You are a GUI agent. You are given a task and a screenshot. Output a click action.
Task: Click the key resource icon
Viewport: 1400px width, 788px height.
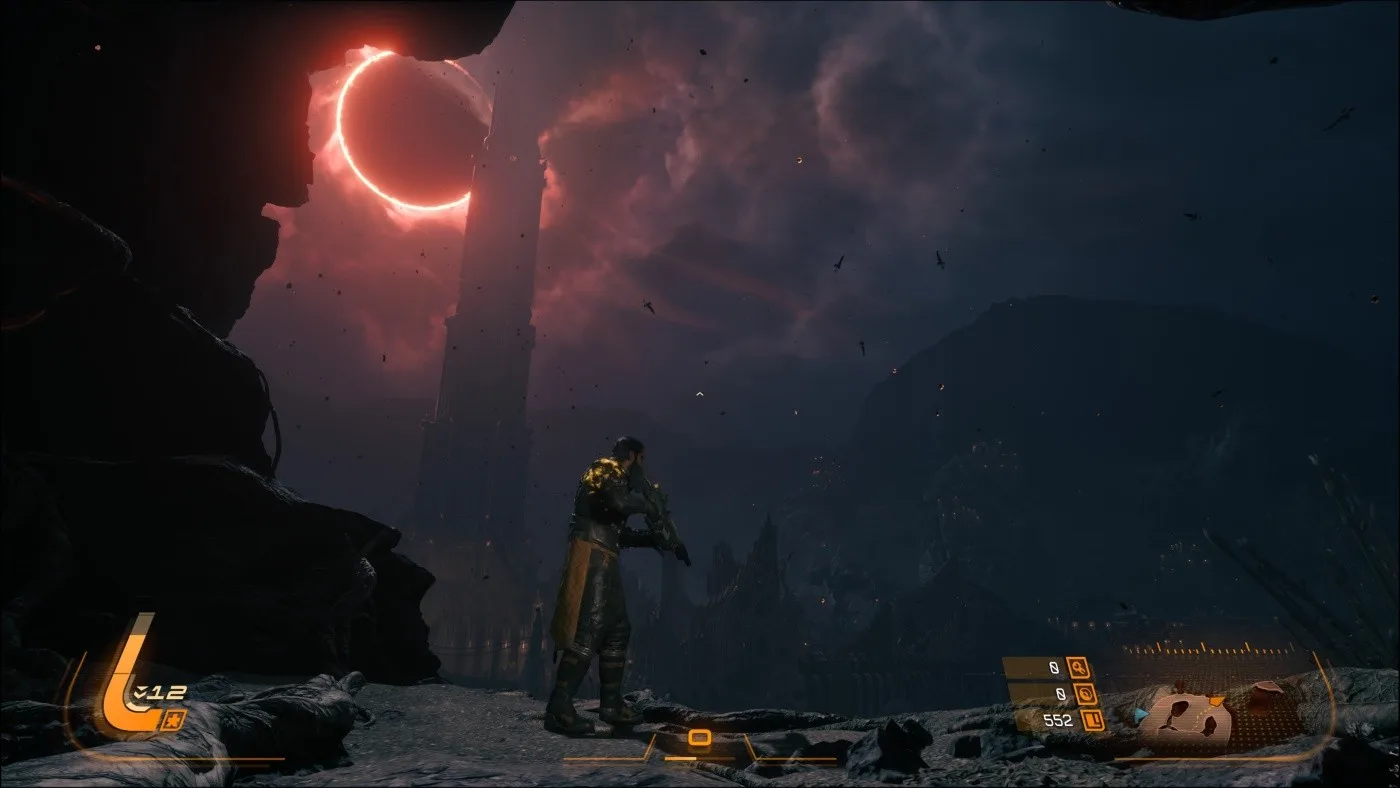click(1077, 667)
